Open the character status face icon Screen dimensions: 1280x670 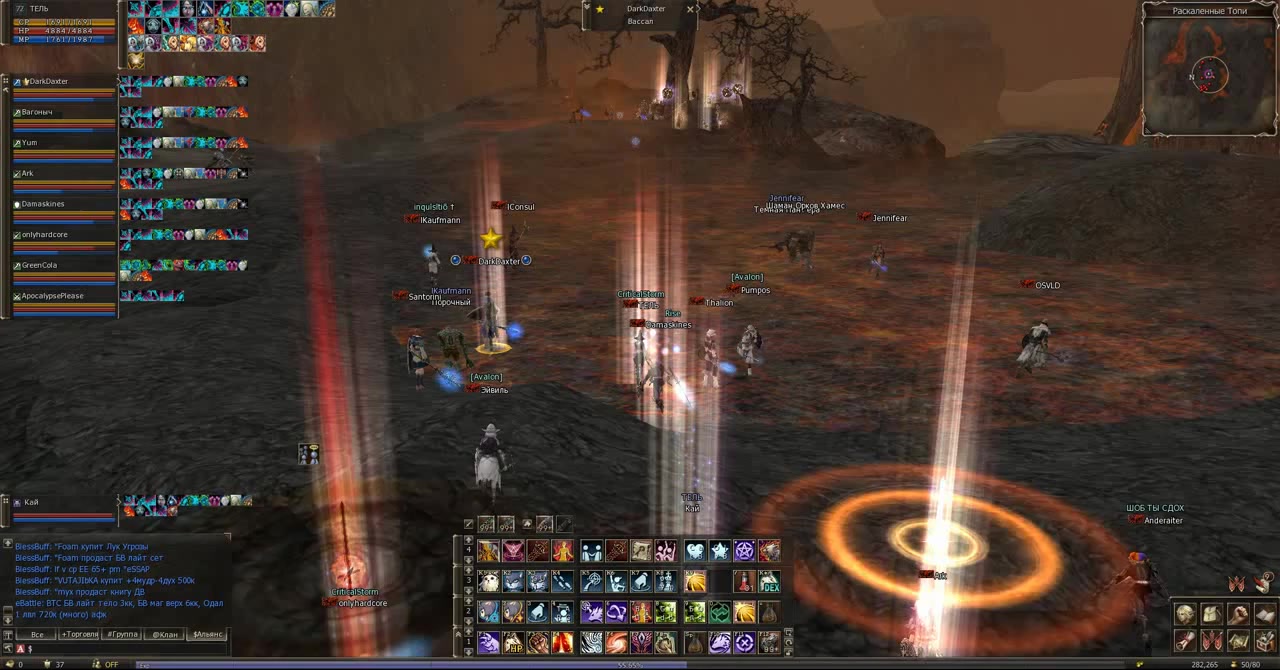click(1185, 614)
